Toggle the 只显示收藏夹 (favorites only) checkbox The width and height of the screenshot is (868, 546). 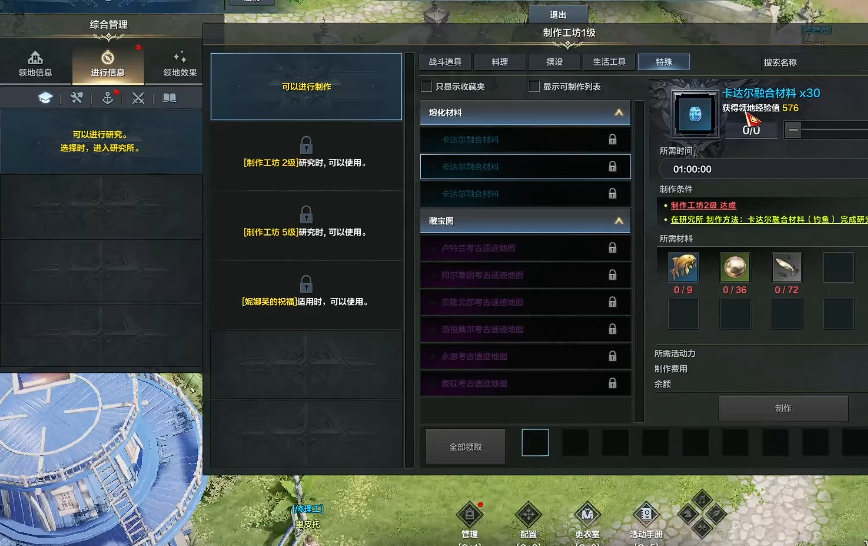point(427,87)
